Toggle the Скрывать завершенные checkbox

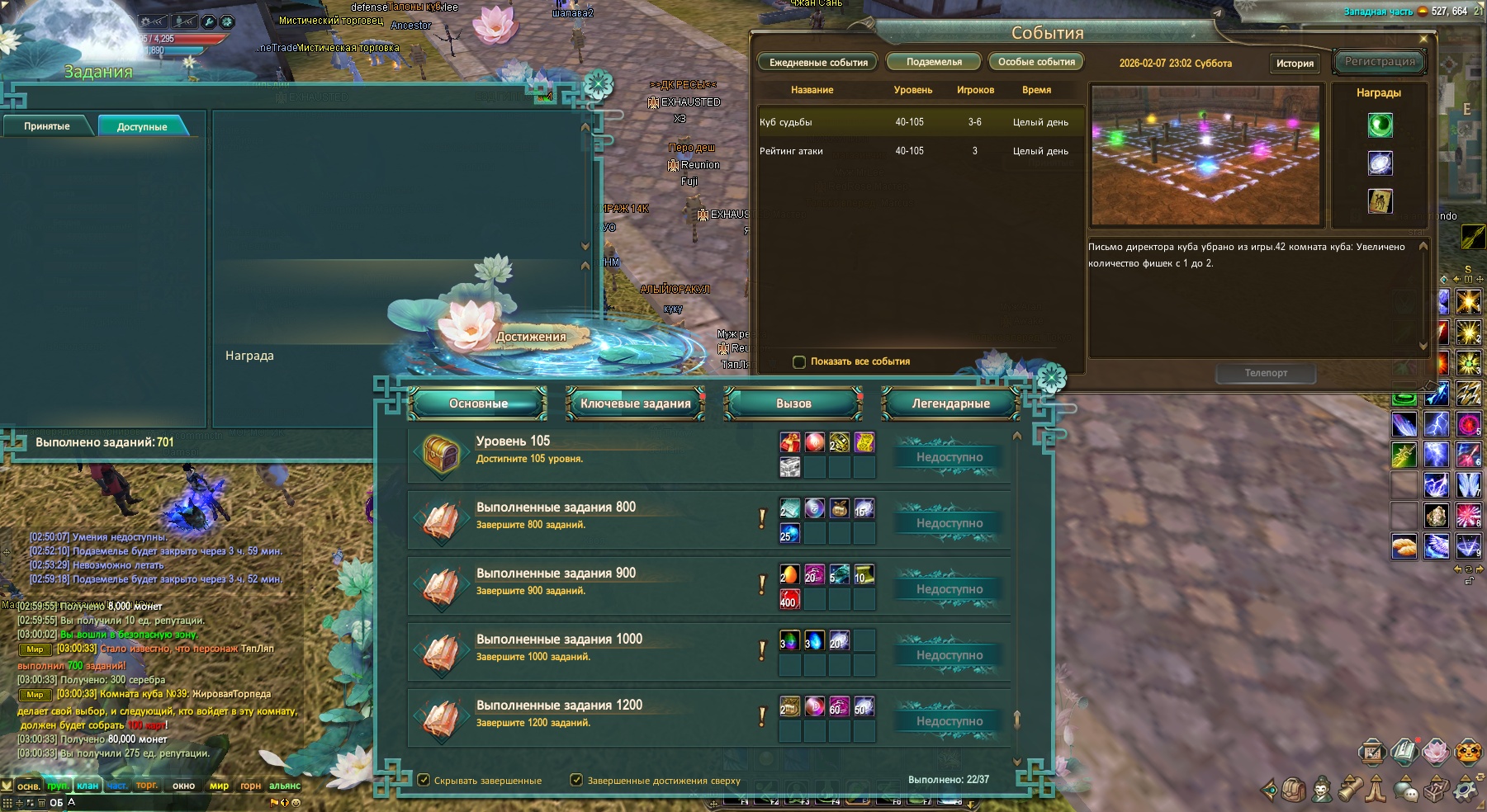coord(424,780)
